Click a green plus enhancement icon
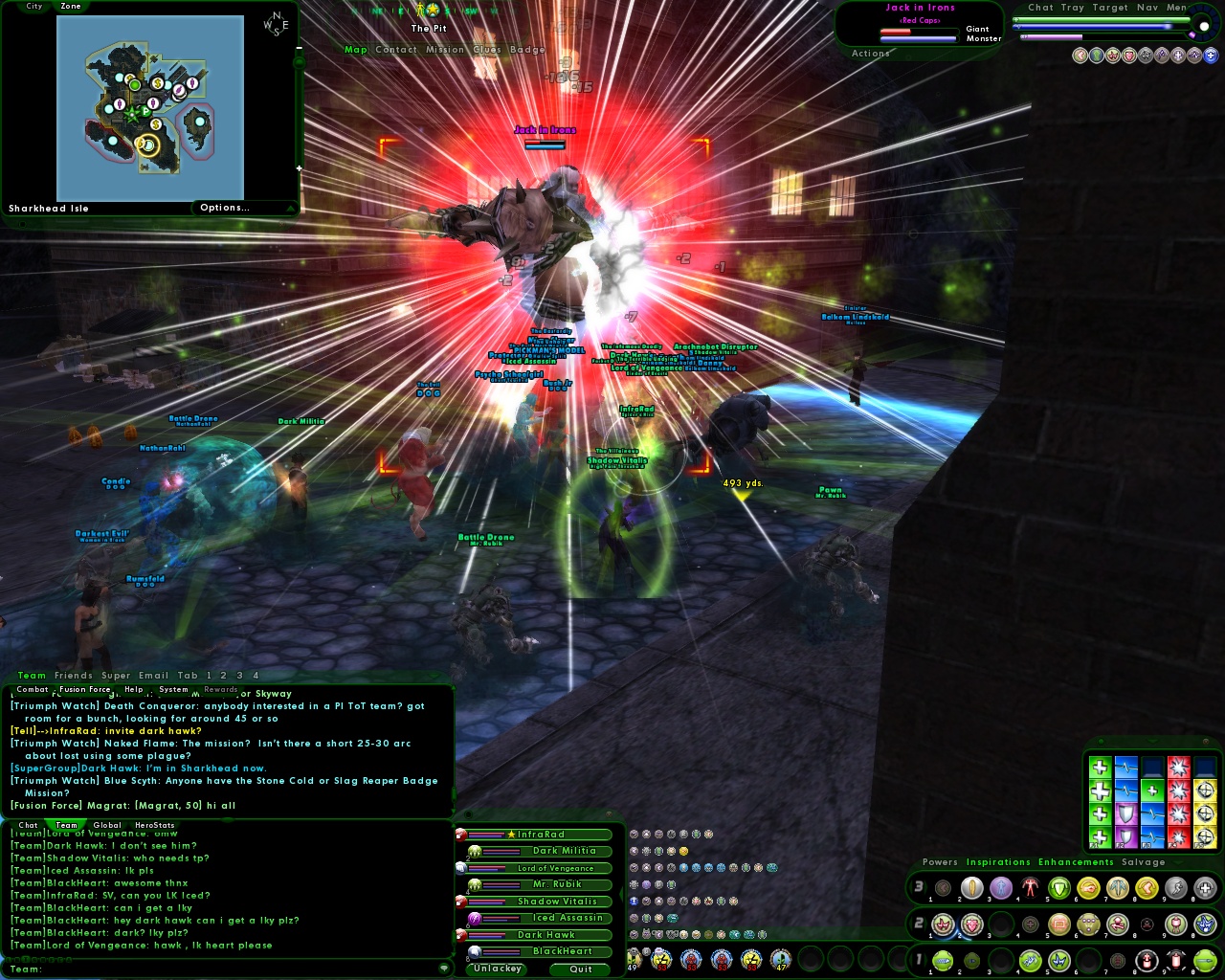The width and height of the screenshot is (1225, 980). click(1101, 791)
